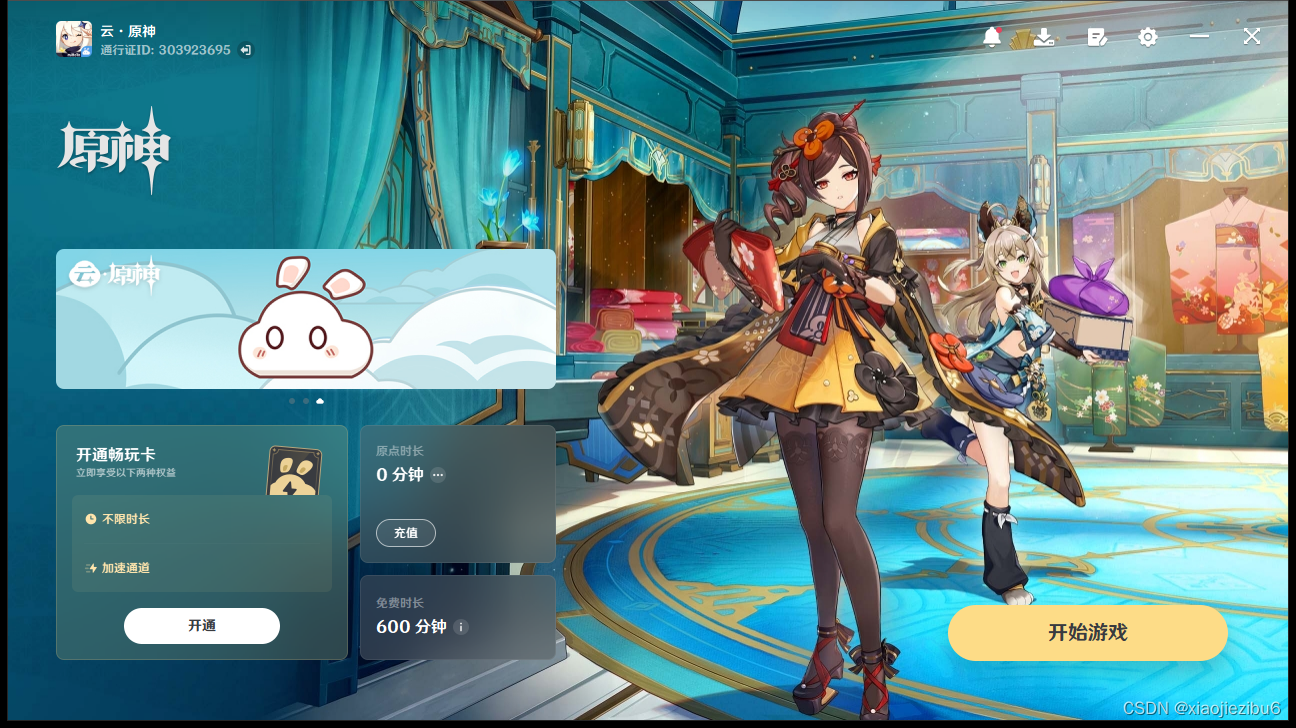The width and height of the screenshot is (1296, 728).
Task: Select the 不限时长 benefit row
Action: [202, 519]
